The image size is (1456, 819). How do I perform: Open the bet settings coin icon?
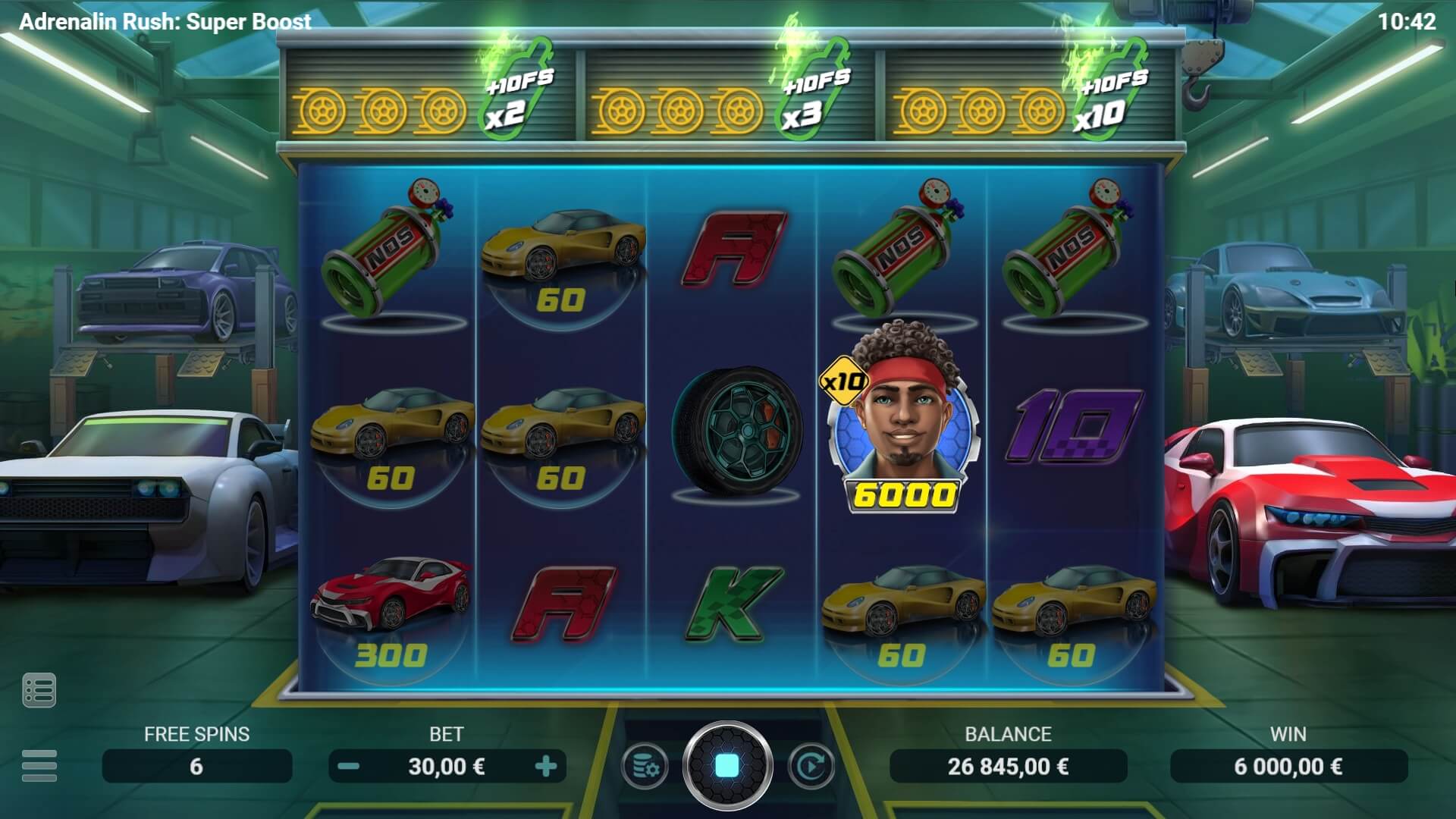(x=645, y=767)
